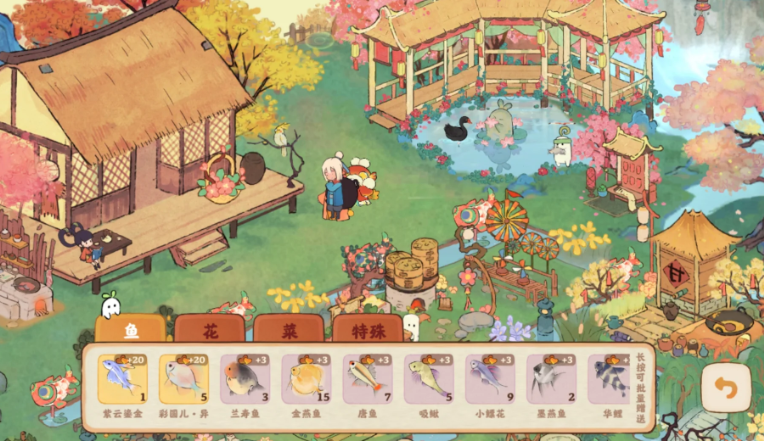Select the 紫云鎏金 fish slot
Image resolution: width=764 pixels, height=441 pixels.
click(x=123, y=379)
